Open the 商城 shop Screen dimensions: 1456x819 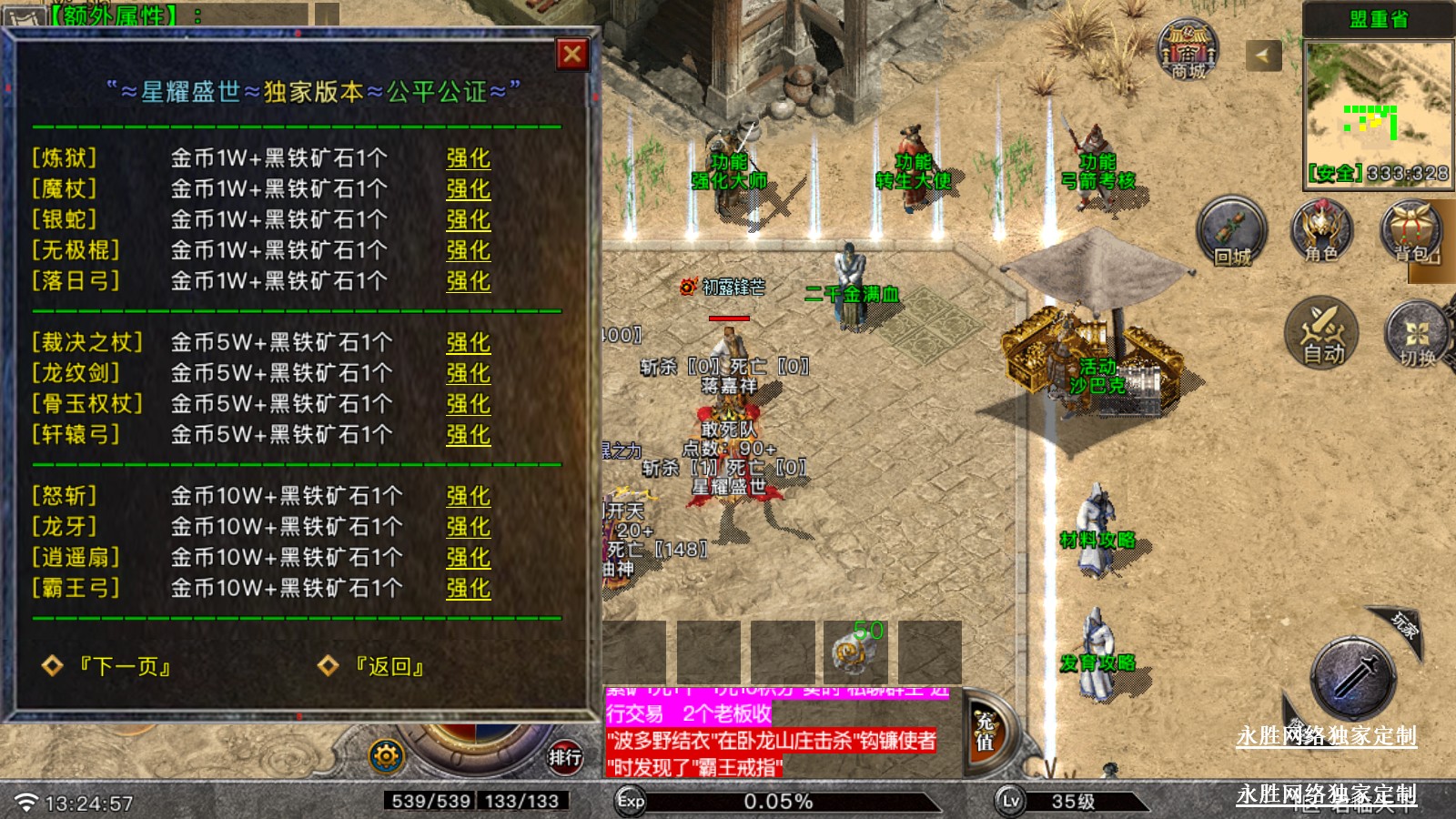[1188, 50]
